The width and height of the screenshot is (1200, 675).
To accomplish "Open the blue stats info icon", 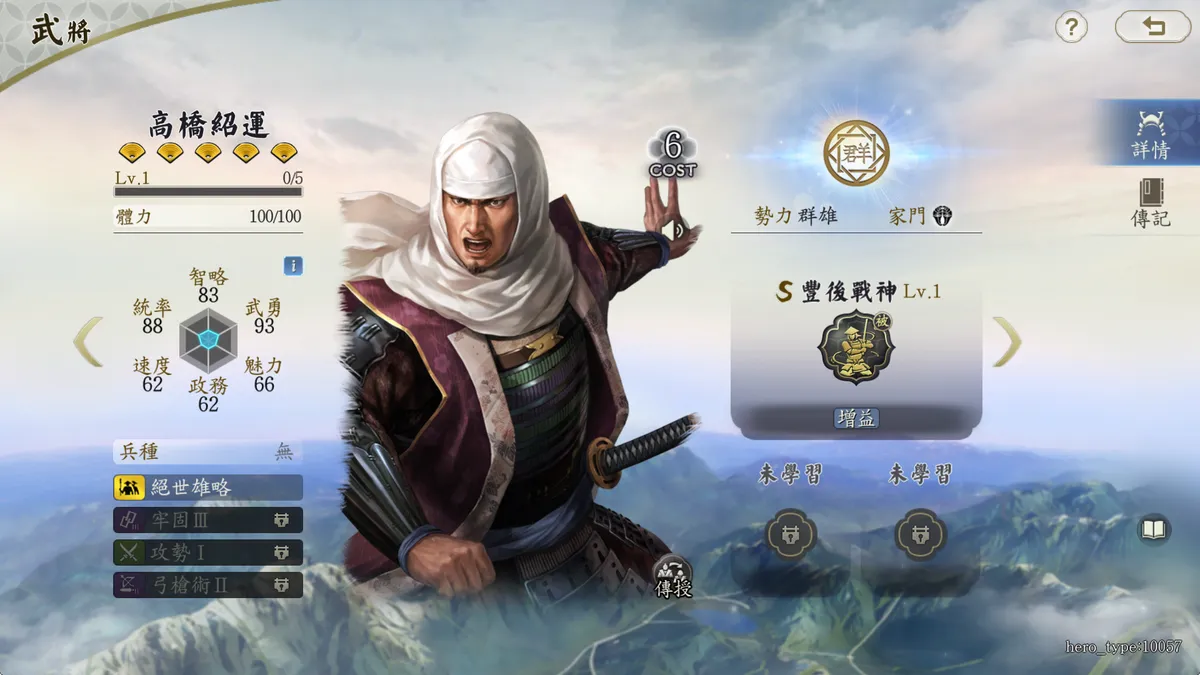I will [x=293, y=266].
